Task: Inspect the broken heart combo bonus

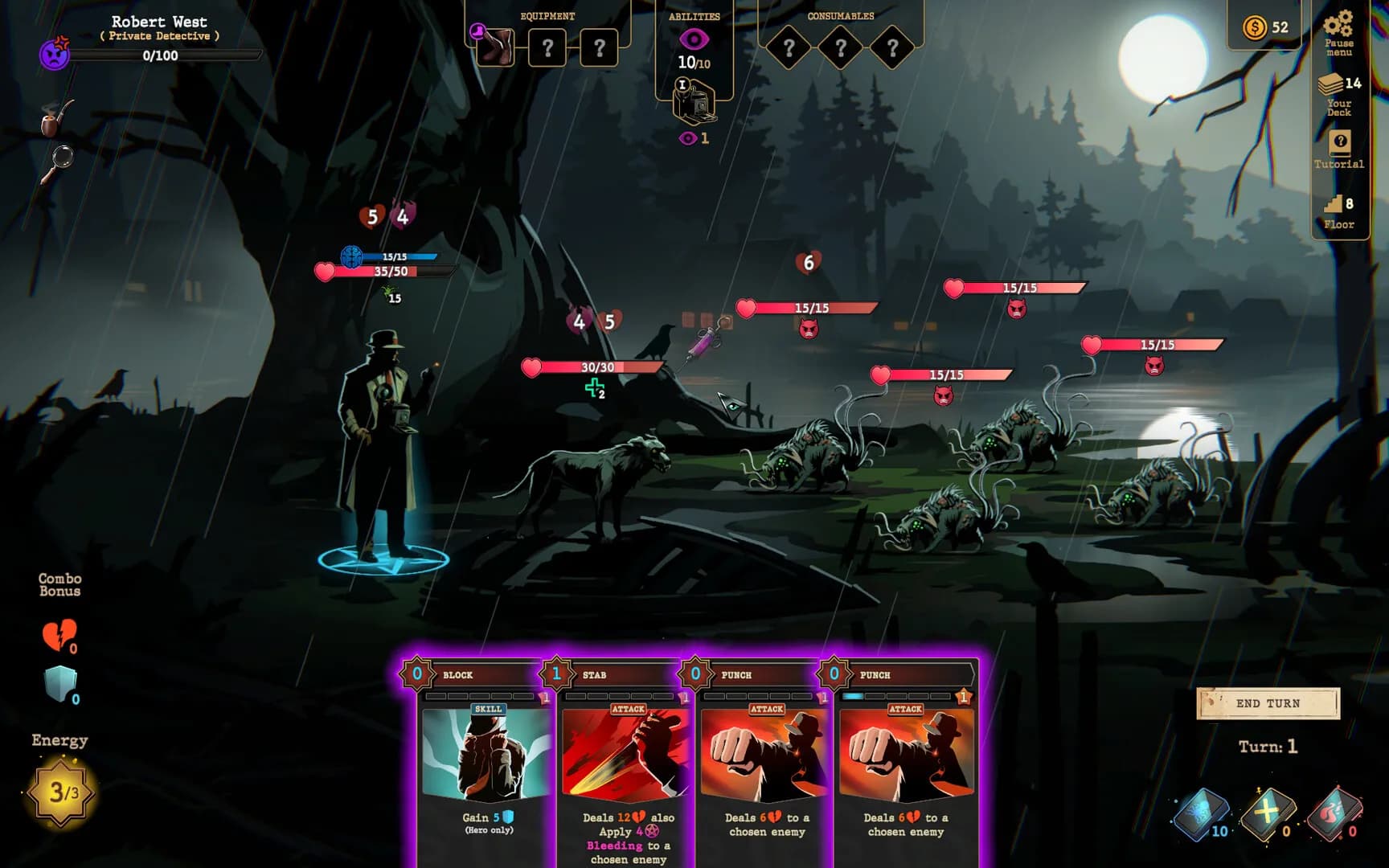Action: pyautogui.click(x=59, y=635)
